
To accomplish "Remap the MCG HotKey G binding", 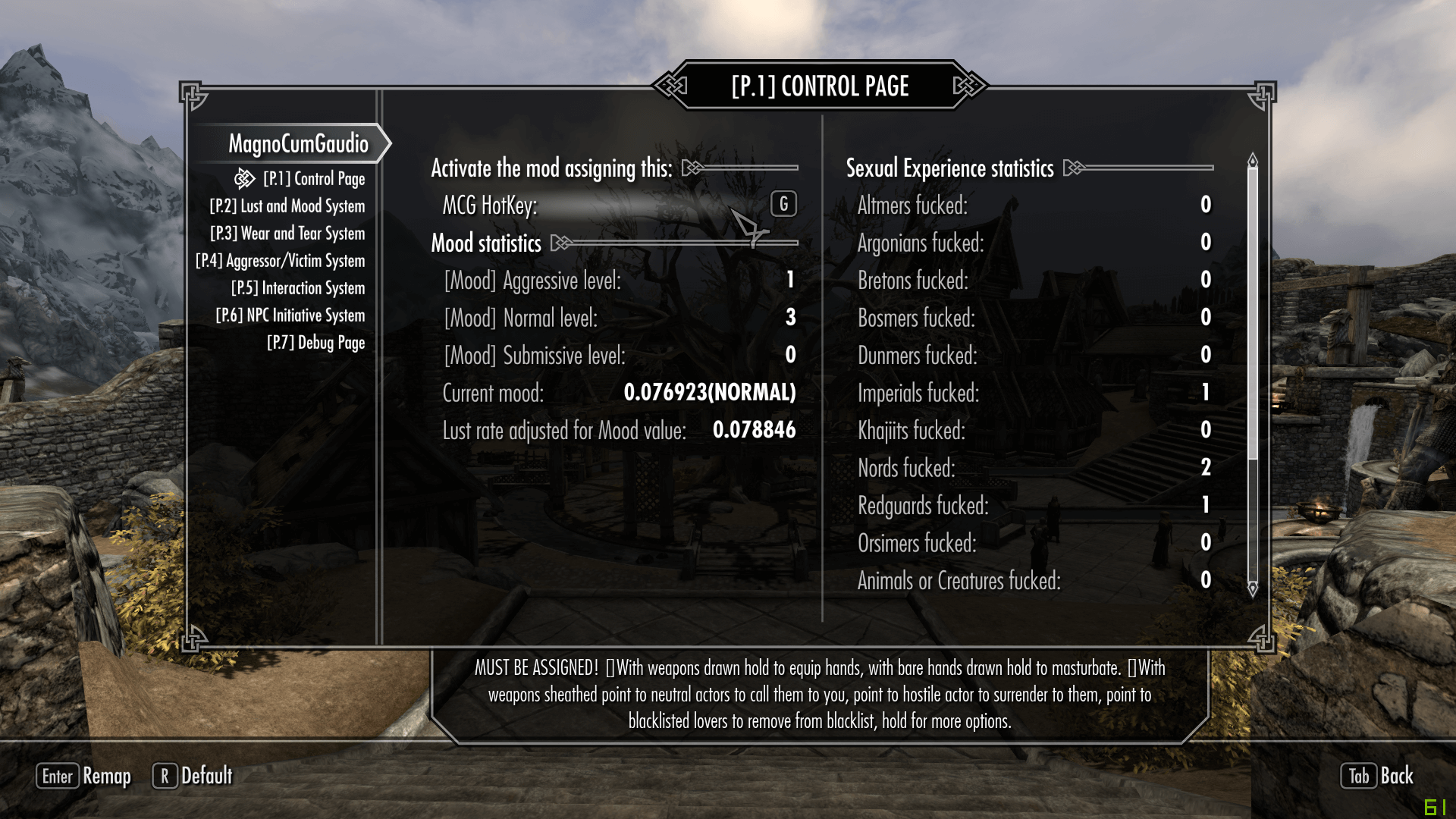I will [x=783, y=204].
